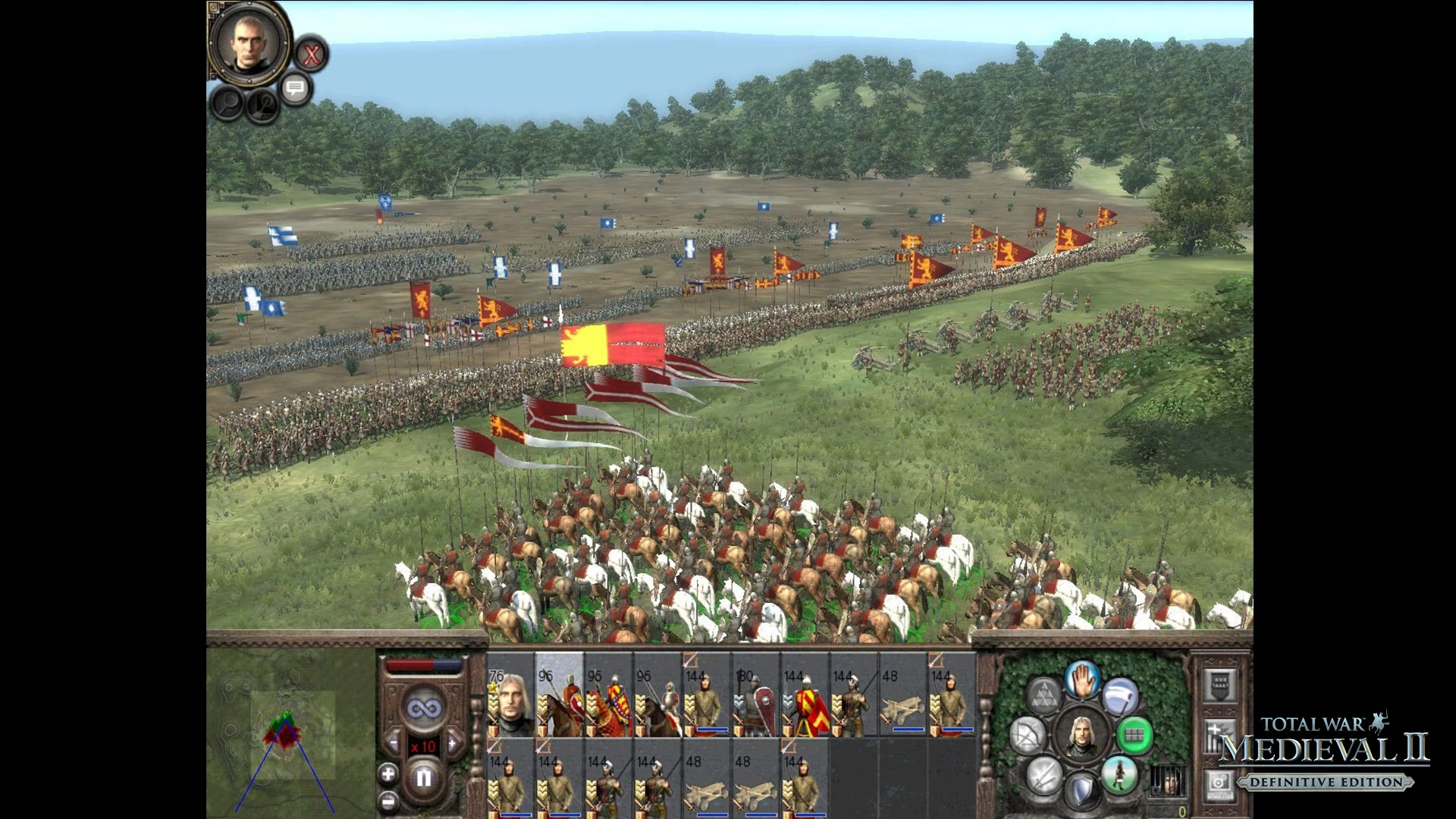
Task: Activate the halt order (hand icon)
Action: [x=1082, y=679]
